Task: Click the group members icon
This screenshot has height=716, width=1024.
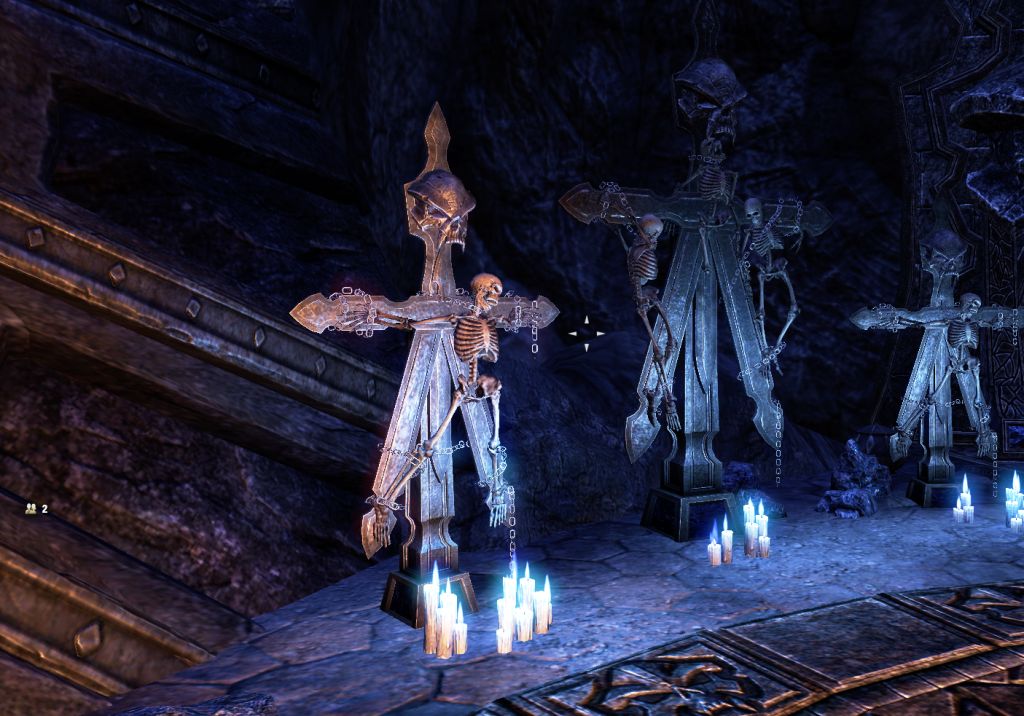Action: [x=31, y=508]
